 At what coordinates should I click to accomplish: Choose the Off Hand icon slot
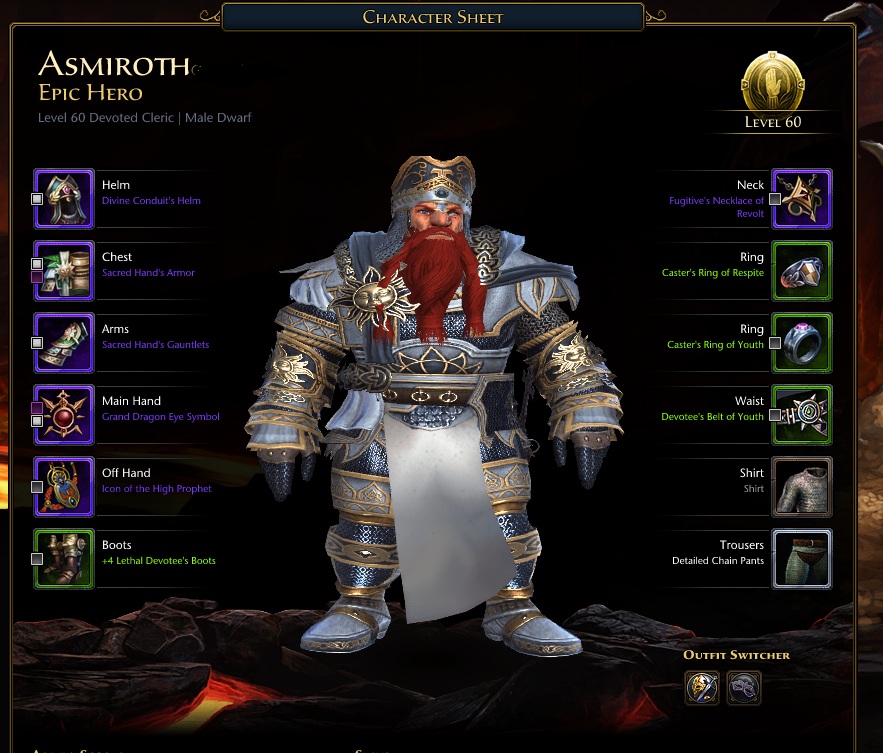(65, 487)
